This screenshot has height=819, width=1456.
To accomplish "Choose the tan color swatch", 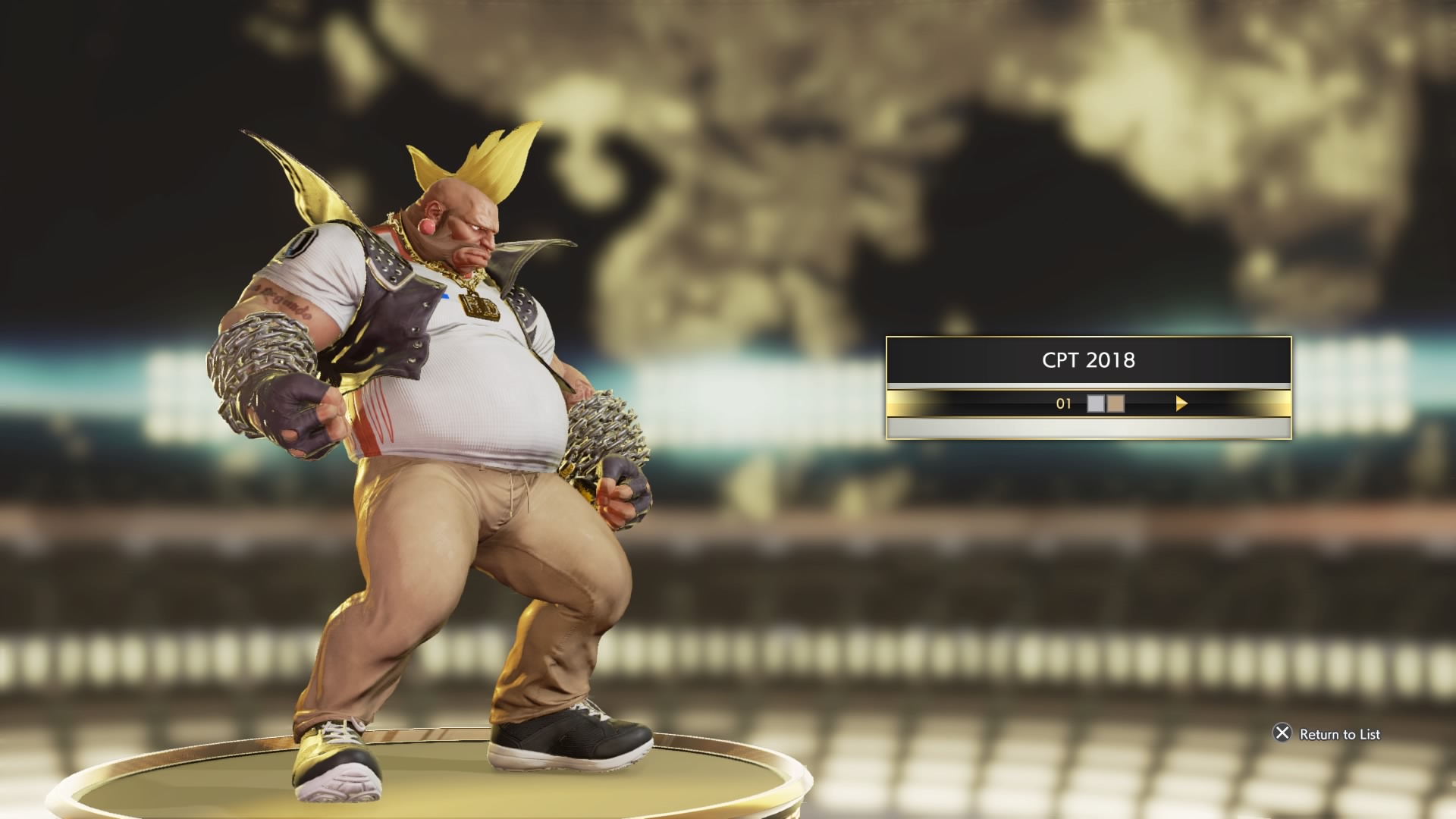I will click(1116, 403).
